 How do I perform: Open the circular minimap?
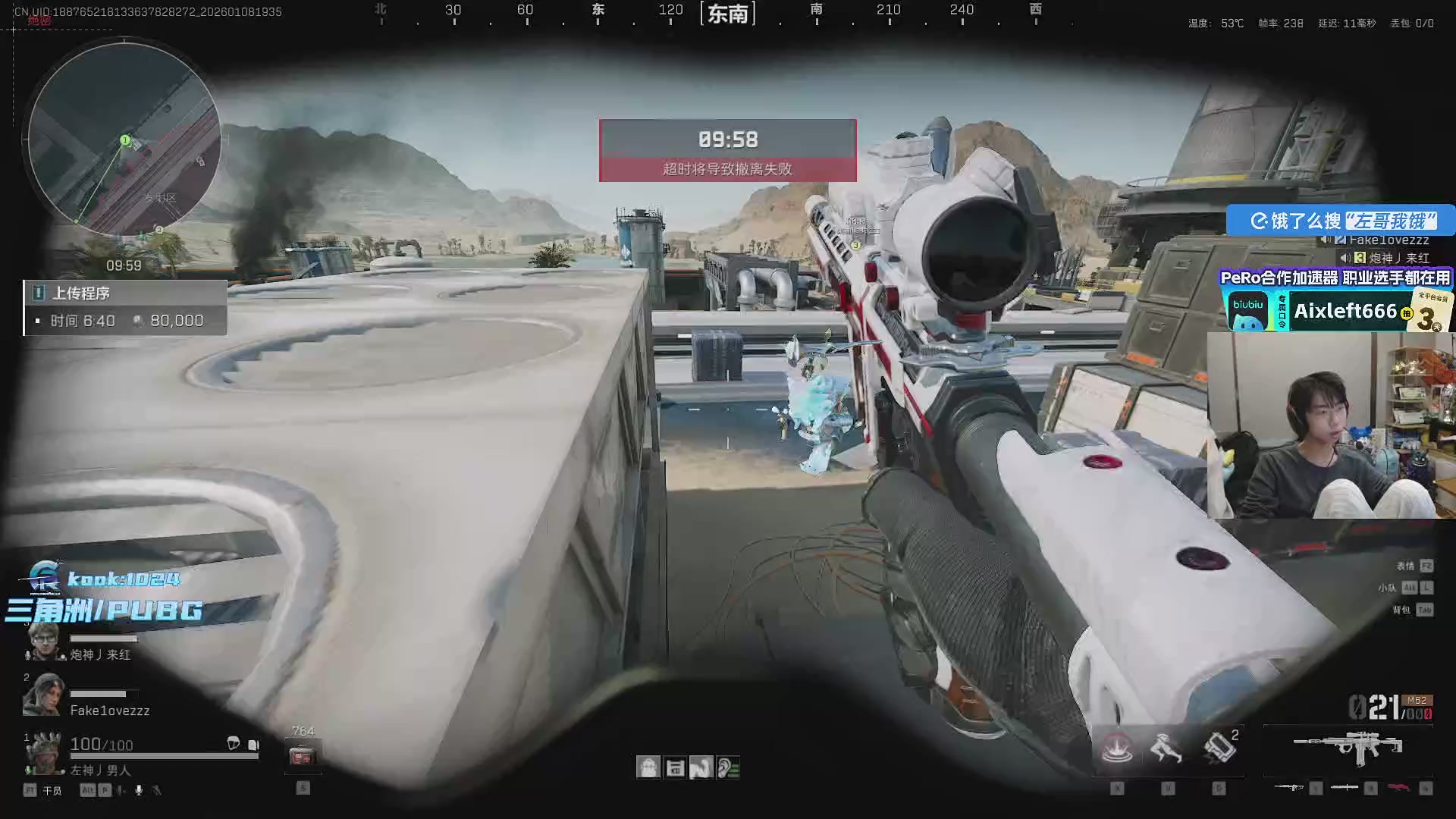[x=125, y=140]
